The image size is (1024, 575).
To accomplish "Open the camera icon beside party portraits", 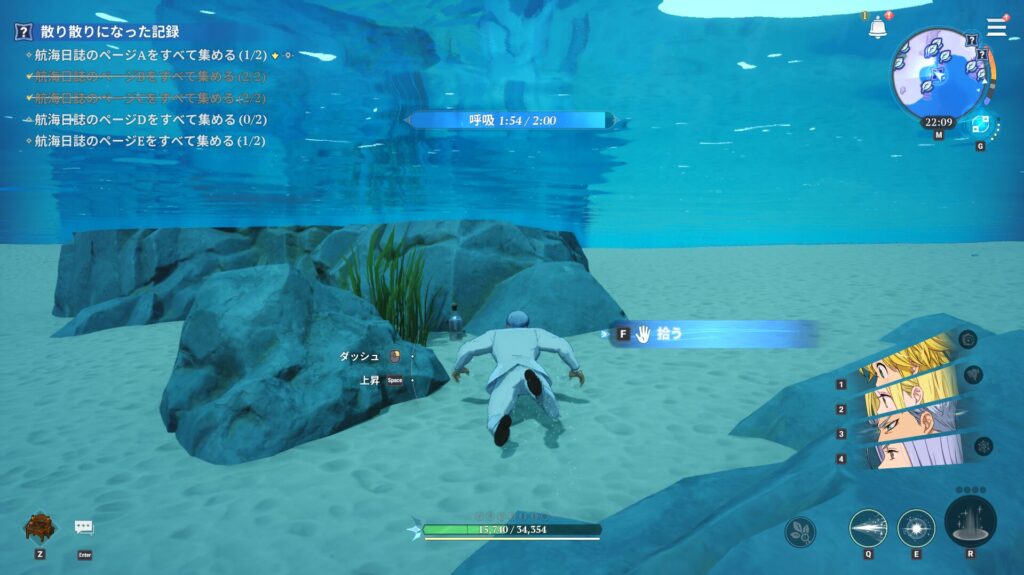I will click(967, 341).
